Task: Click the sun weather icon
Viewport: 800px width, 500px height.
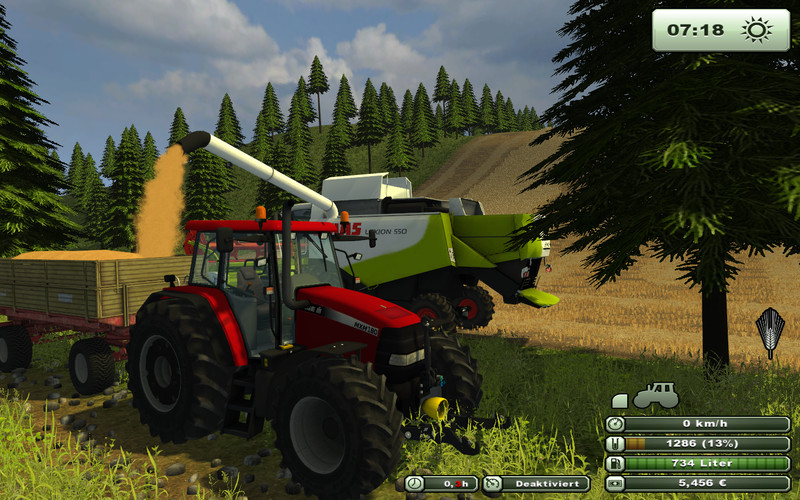Action: coord(756,30)
